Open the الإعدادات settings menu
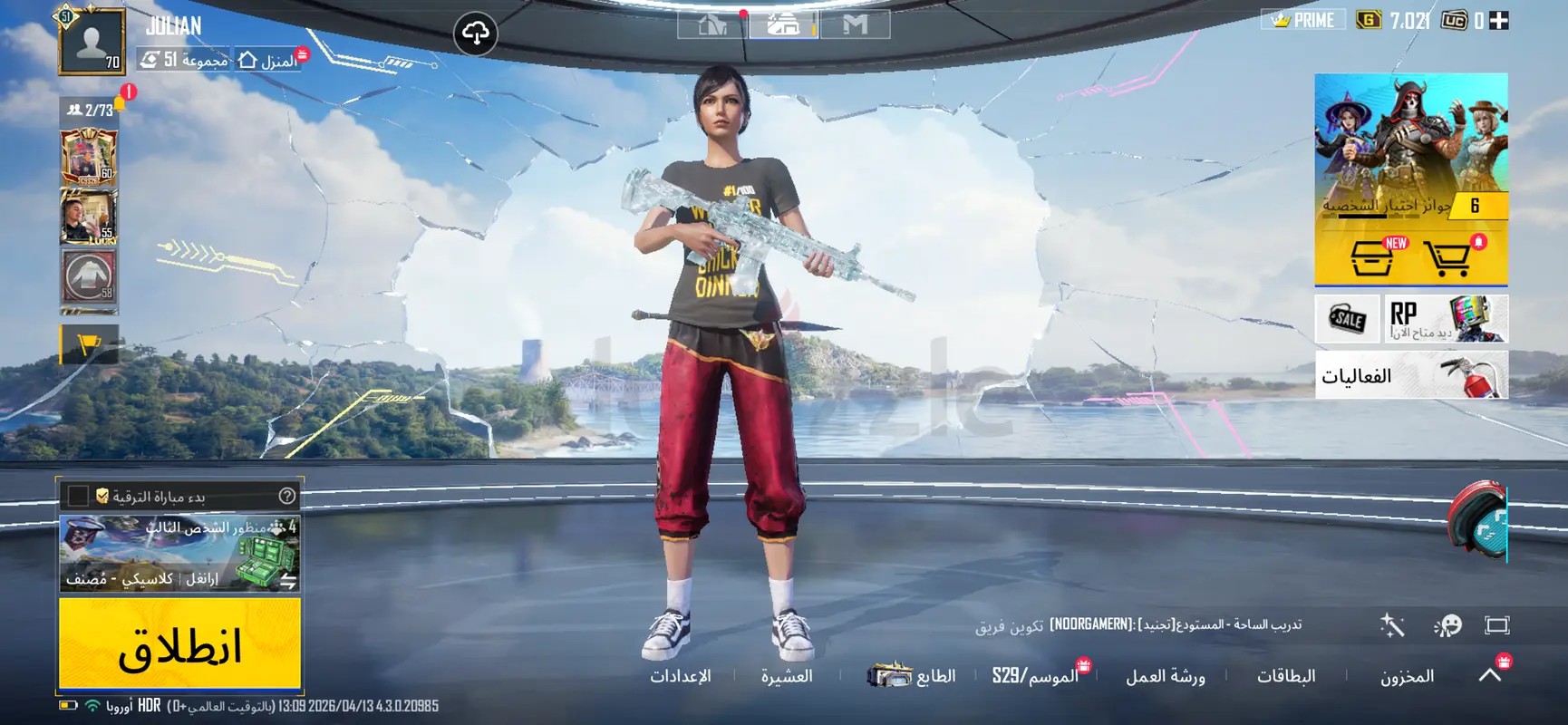1568x725 pixels. 681,676
